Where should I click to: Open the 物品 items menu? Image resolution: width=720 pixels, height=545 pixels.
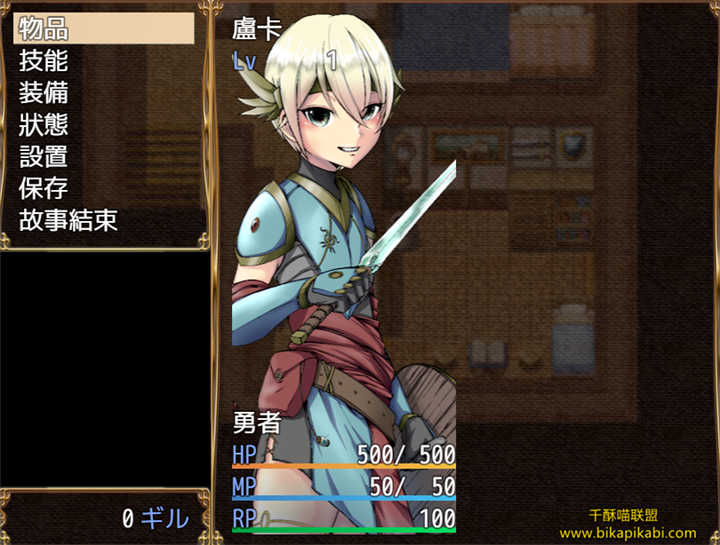tap(104, 28)
